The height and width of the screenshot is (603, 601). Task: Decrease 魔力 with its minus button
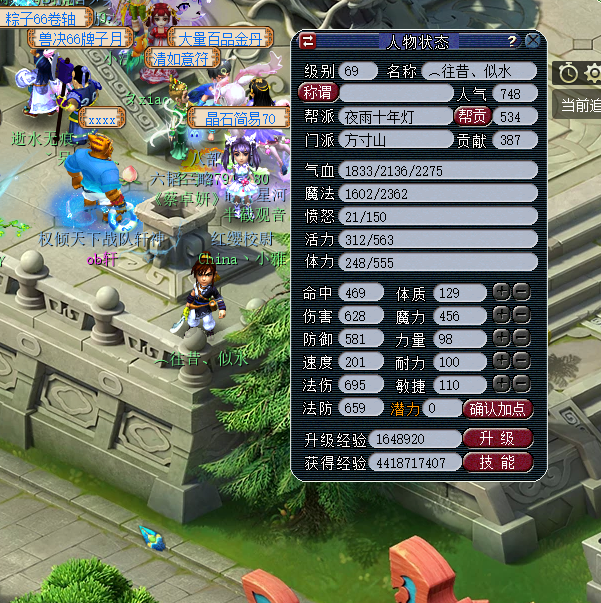520,316
